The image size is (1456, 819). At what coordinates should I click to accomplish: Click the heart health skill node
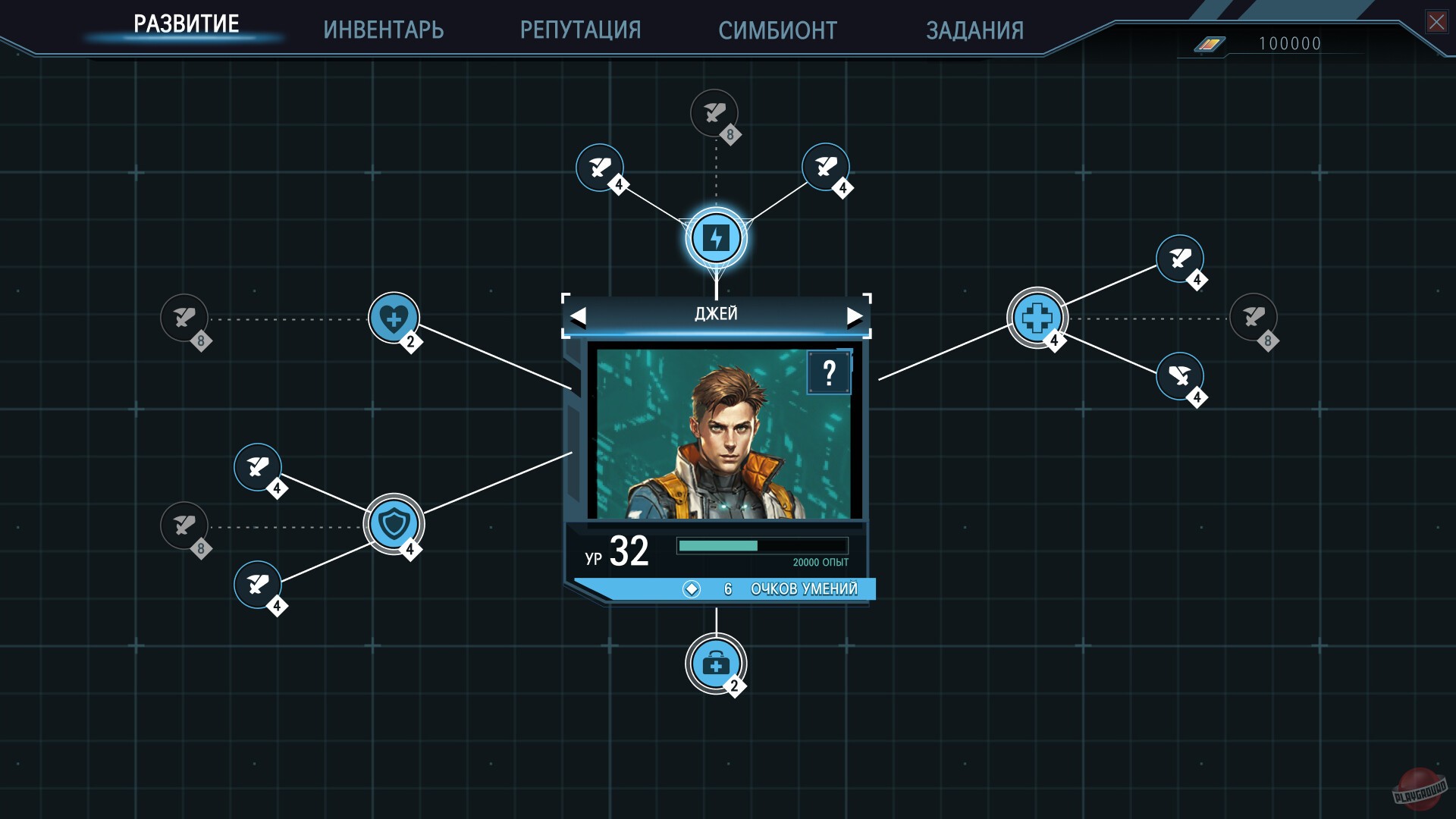pyautogui.click(x=393, y=318)
